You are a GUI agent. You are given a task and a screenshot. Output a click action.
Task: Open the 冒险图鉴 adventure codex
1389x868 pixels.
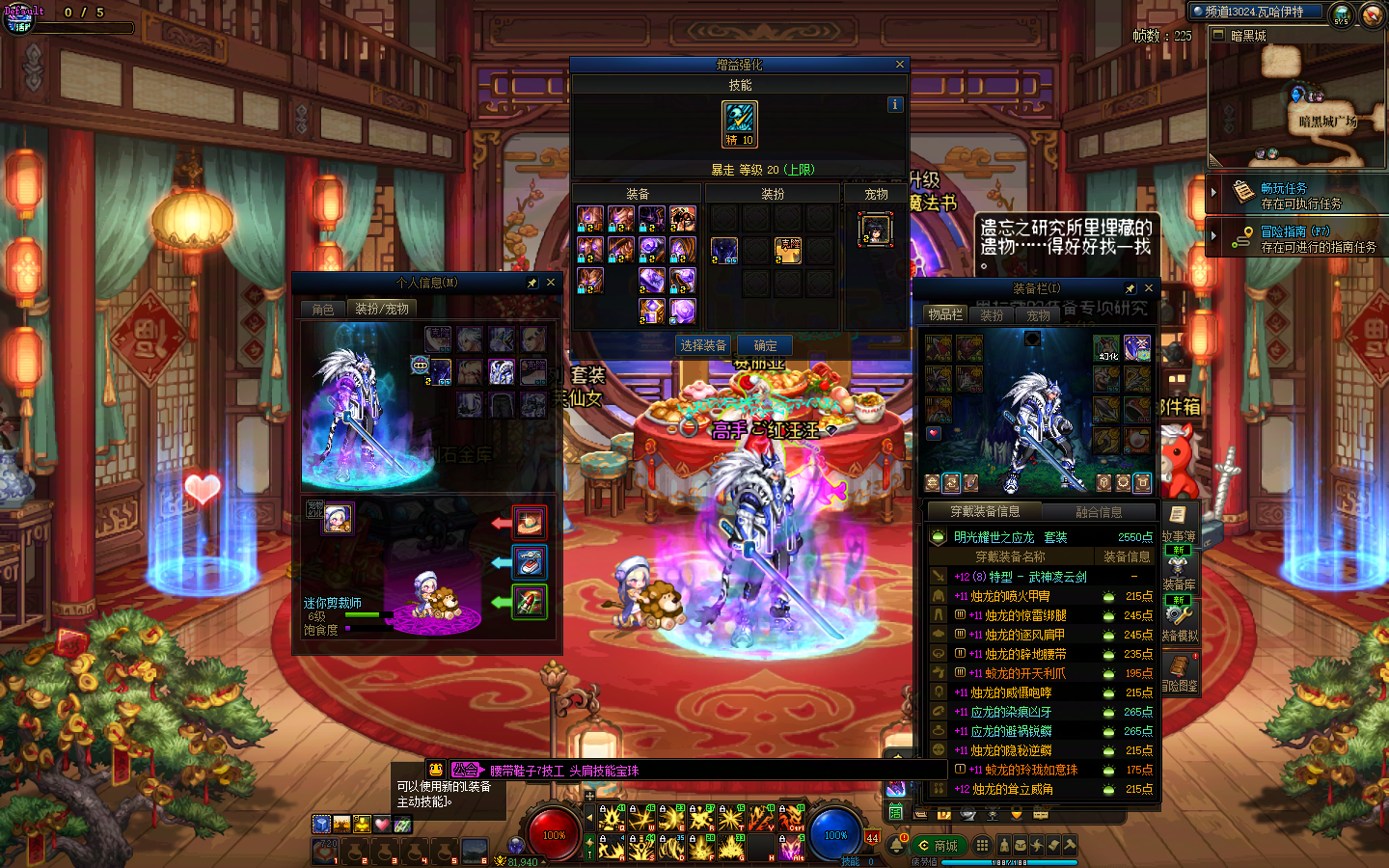[x=1180, y=672]
